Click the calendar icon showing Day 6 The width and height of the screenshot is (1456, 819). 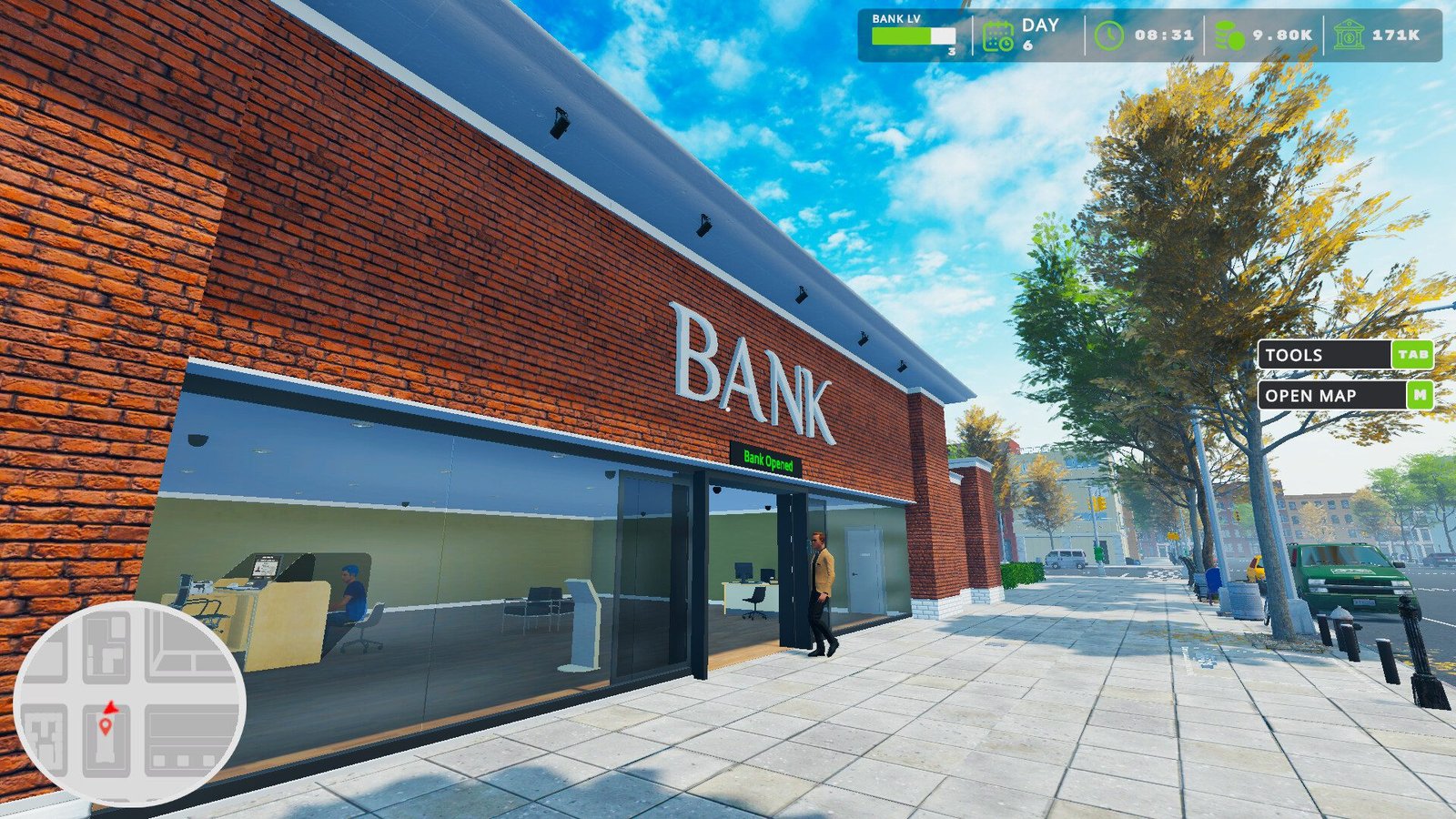click(999, 35)
